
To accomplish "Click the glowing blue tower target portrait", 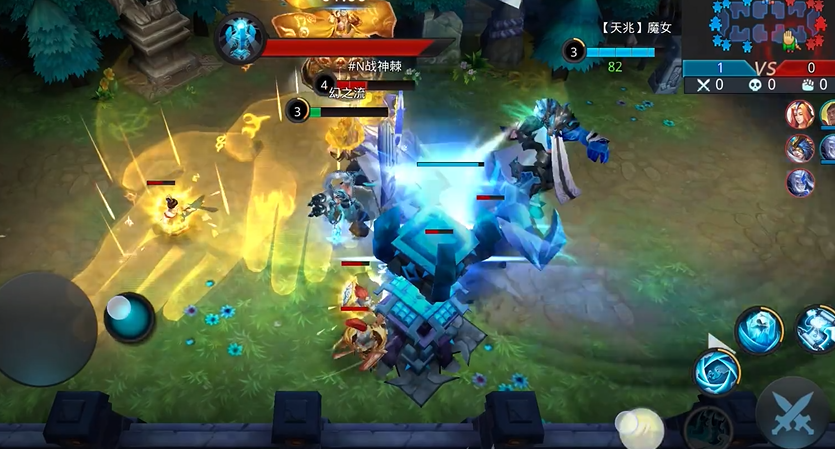I will [x=240, y=38].
